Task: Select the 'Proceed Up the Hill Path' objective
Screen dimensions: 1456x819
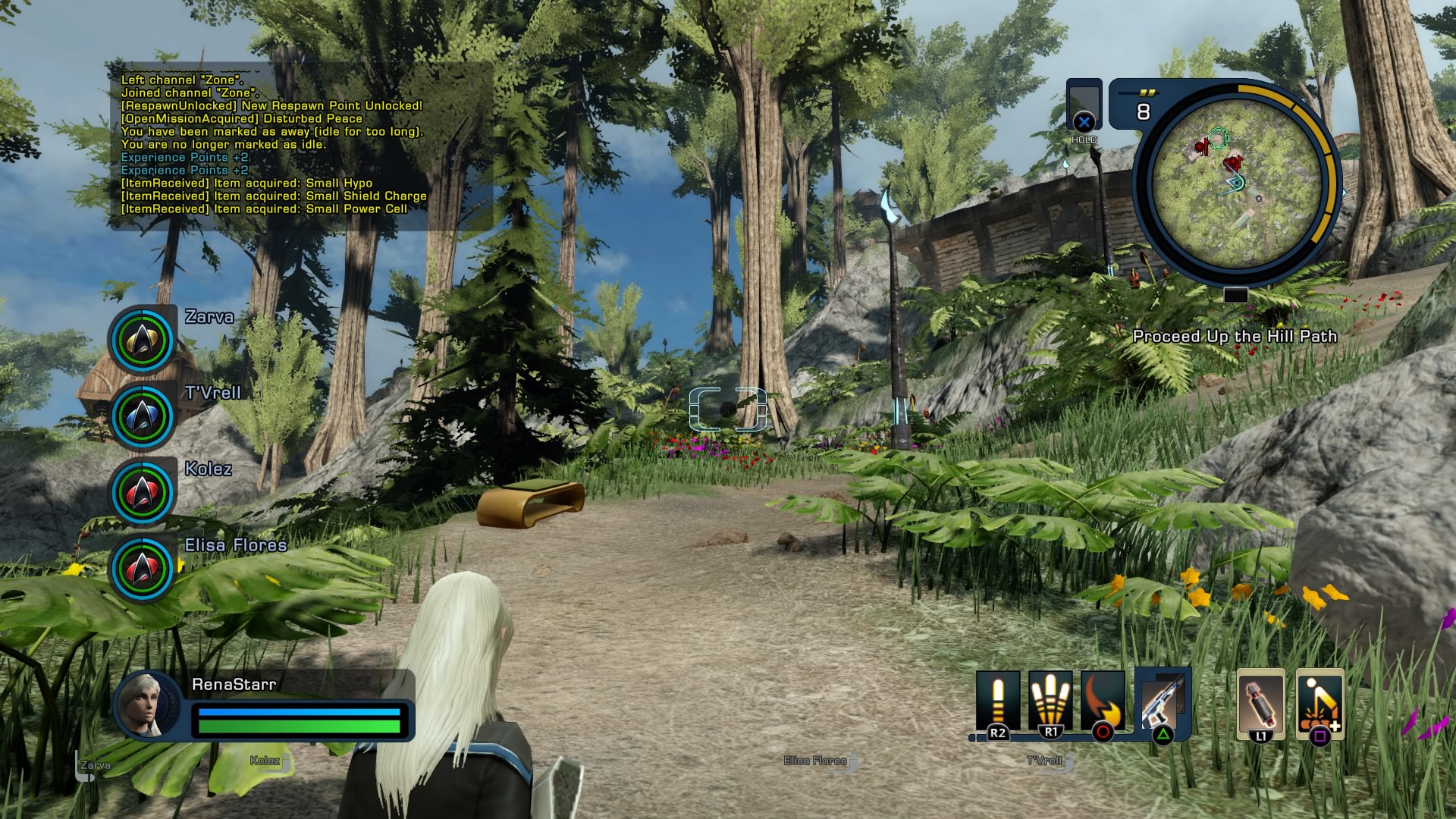Action: tap(1235, 336)
